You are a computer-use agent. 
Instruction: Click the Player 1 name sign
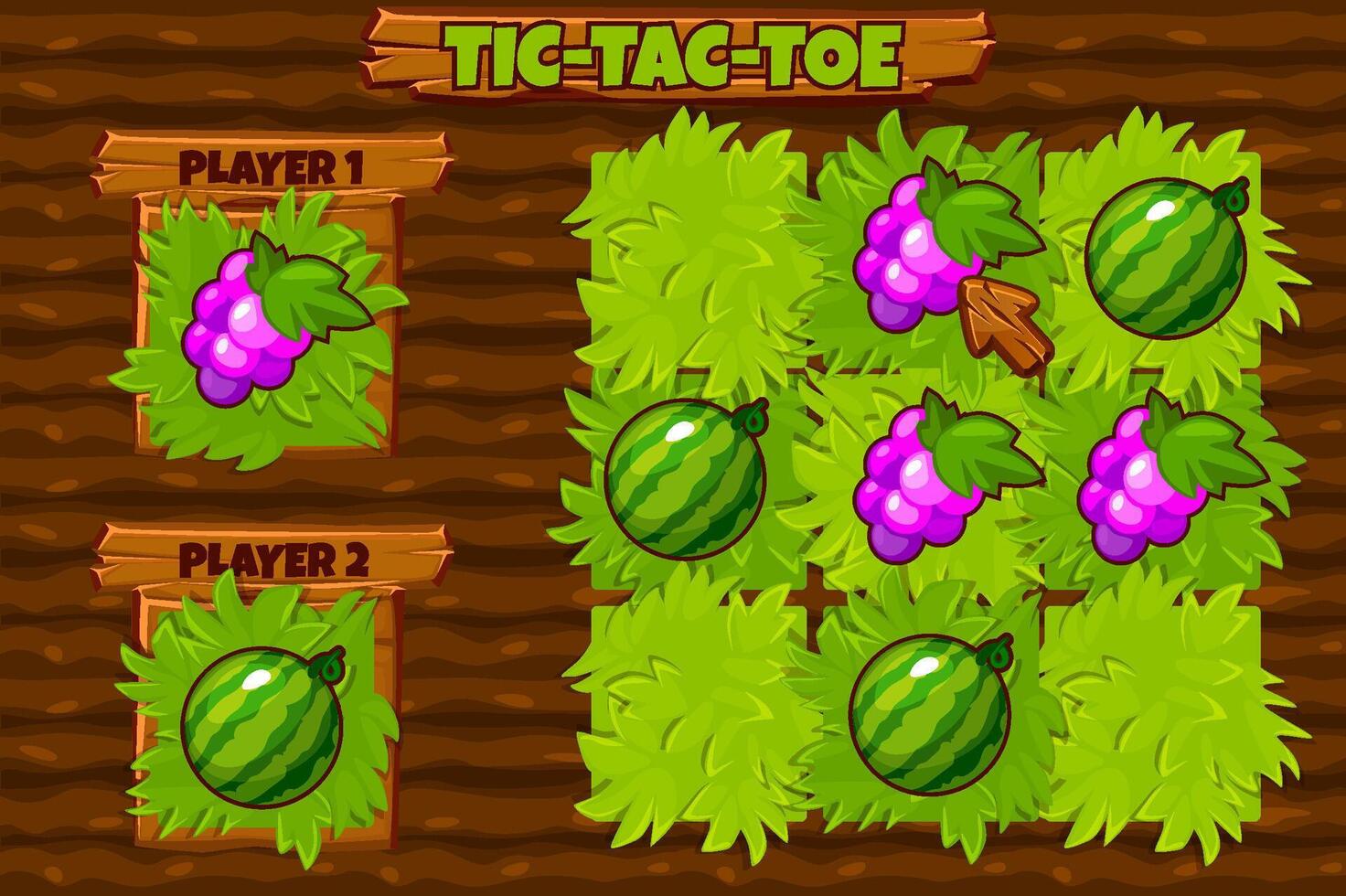(274, 165)
